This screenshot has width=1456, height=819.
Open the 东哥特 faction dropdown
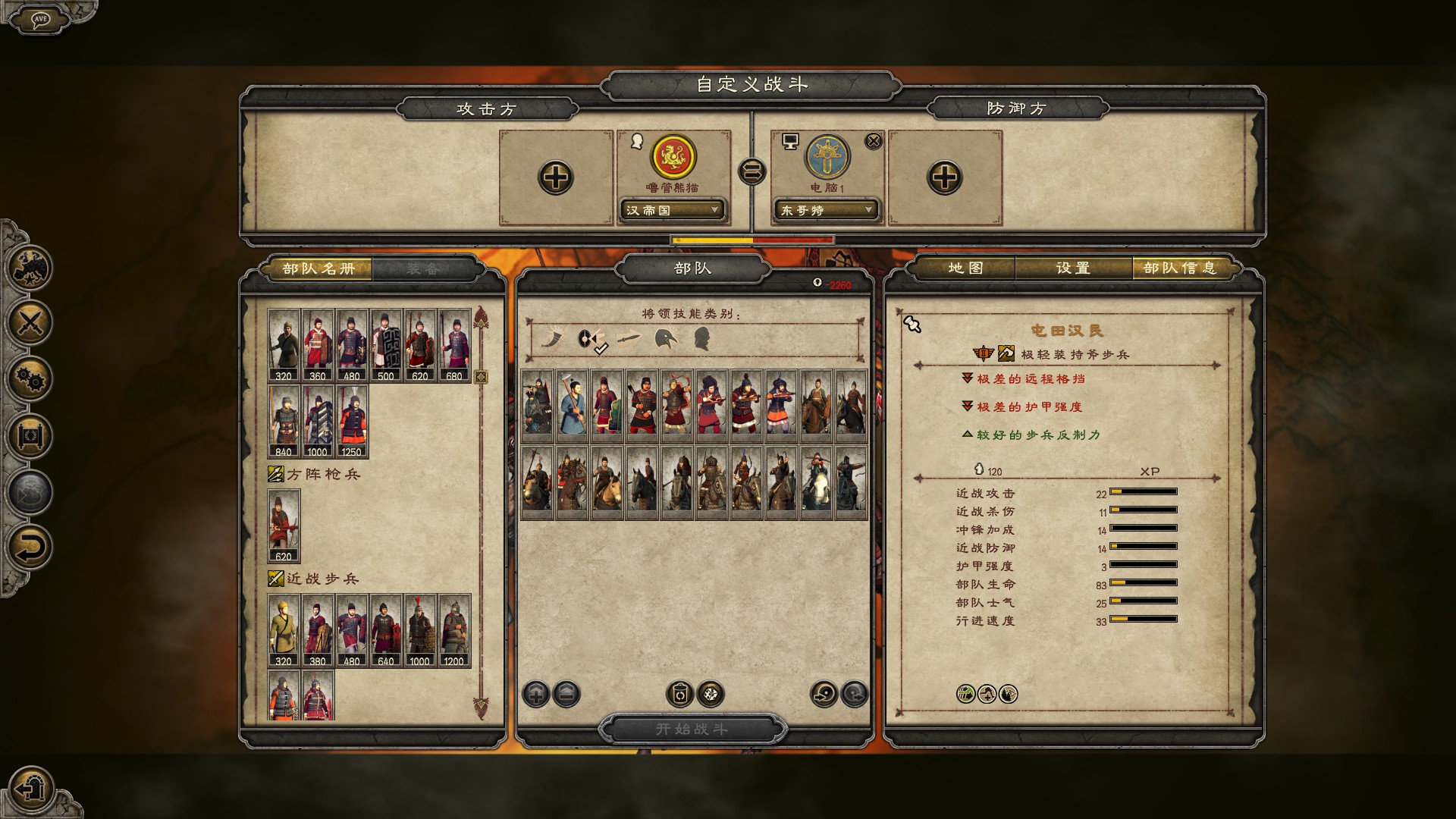click(x=825, y=210)
